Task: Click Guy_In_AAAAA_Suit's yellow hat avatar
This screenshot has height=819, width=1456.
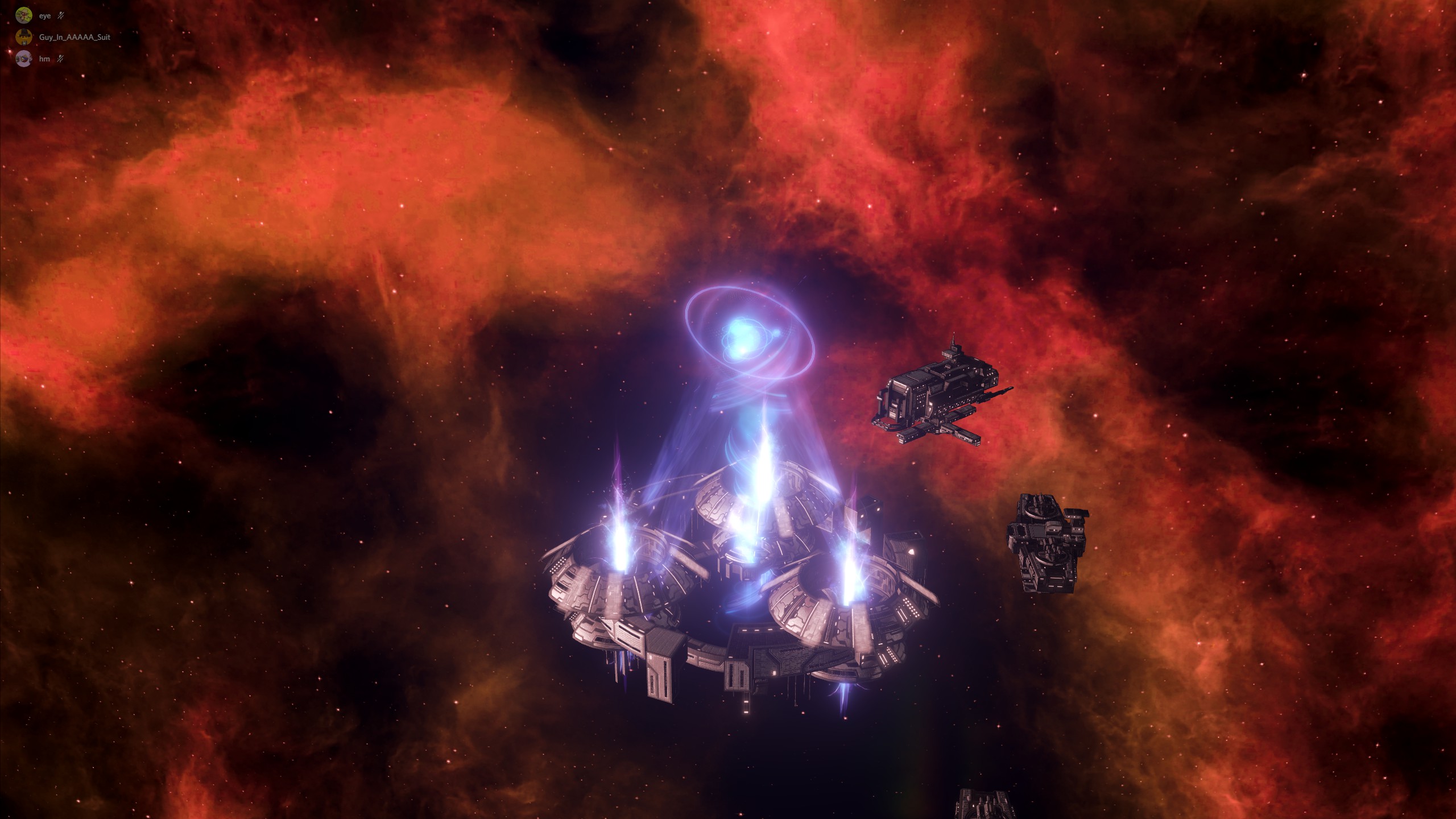Action: click(x=24, y=36)
